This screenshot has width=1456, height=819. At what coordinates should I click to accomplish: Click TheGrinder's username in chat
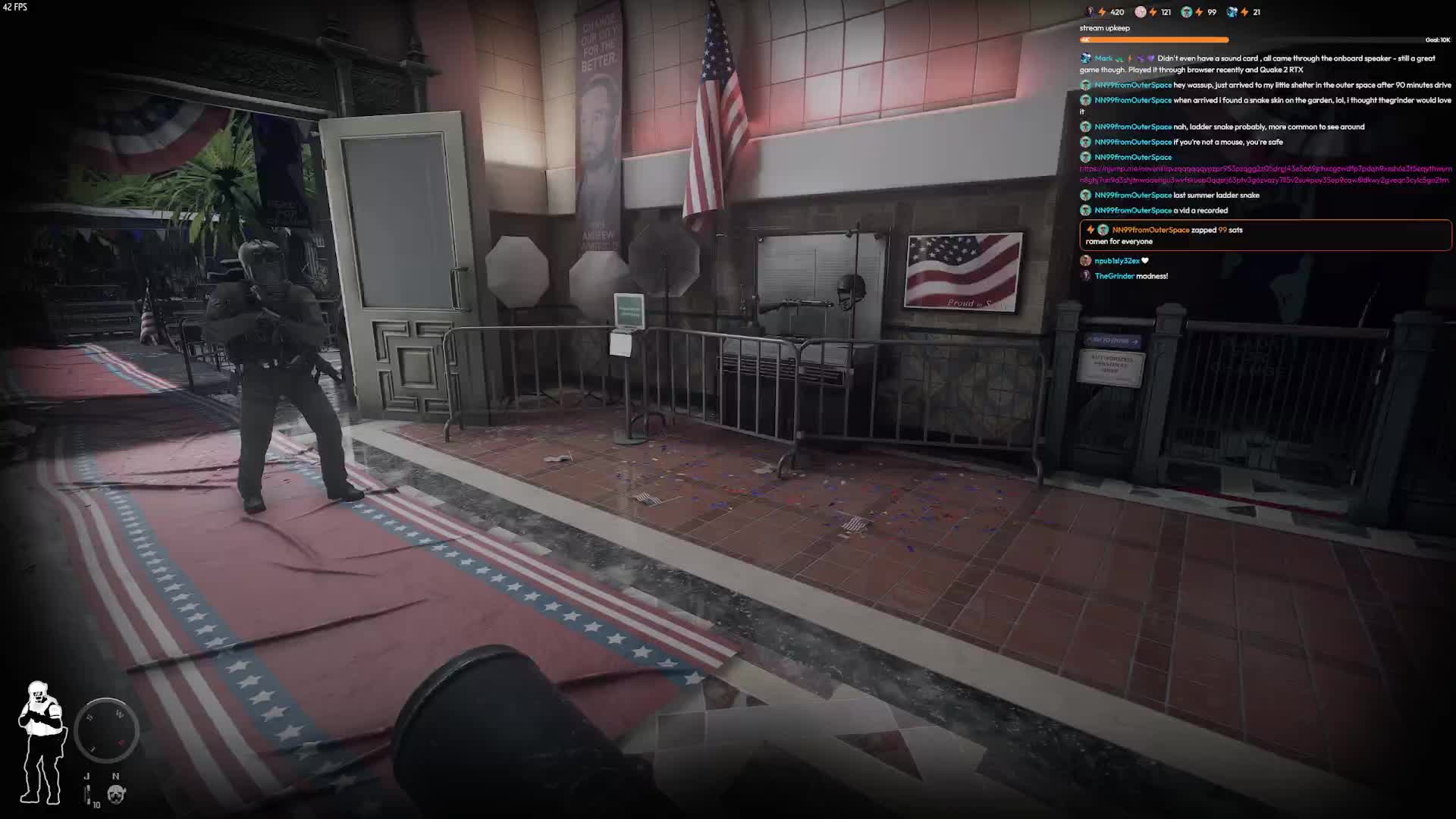point(1114,276)
